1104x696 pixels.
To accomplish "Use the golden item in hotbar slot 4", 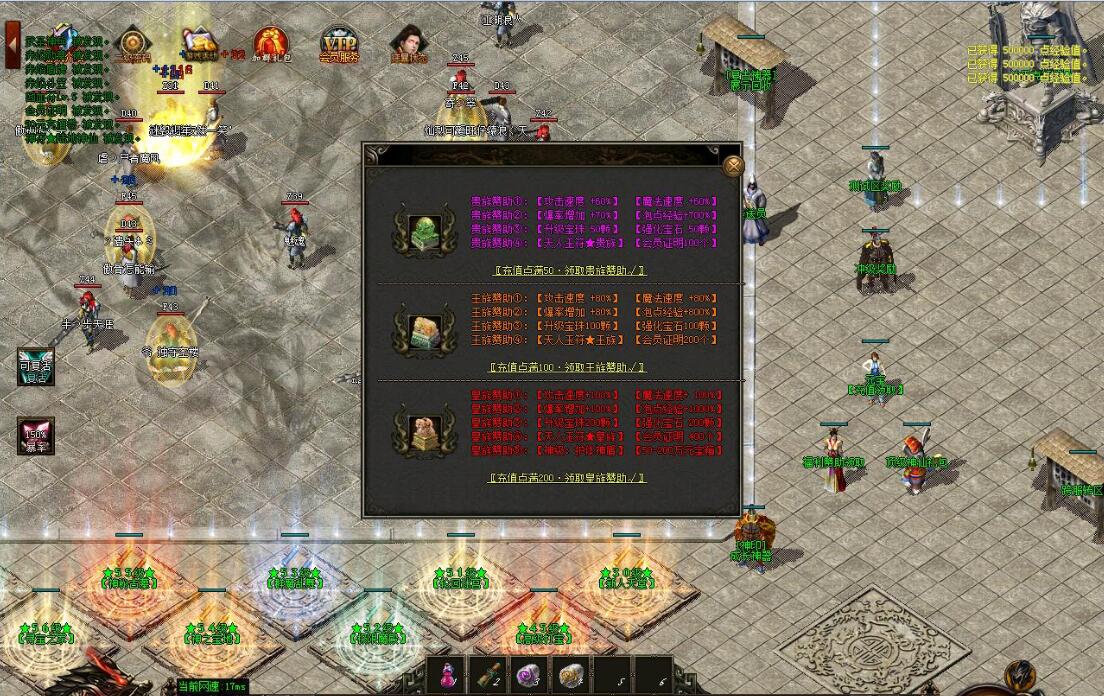I will pyautogui.click(x=571, y=675).
